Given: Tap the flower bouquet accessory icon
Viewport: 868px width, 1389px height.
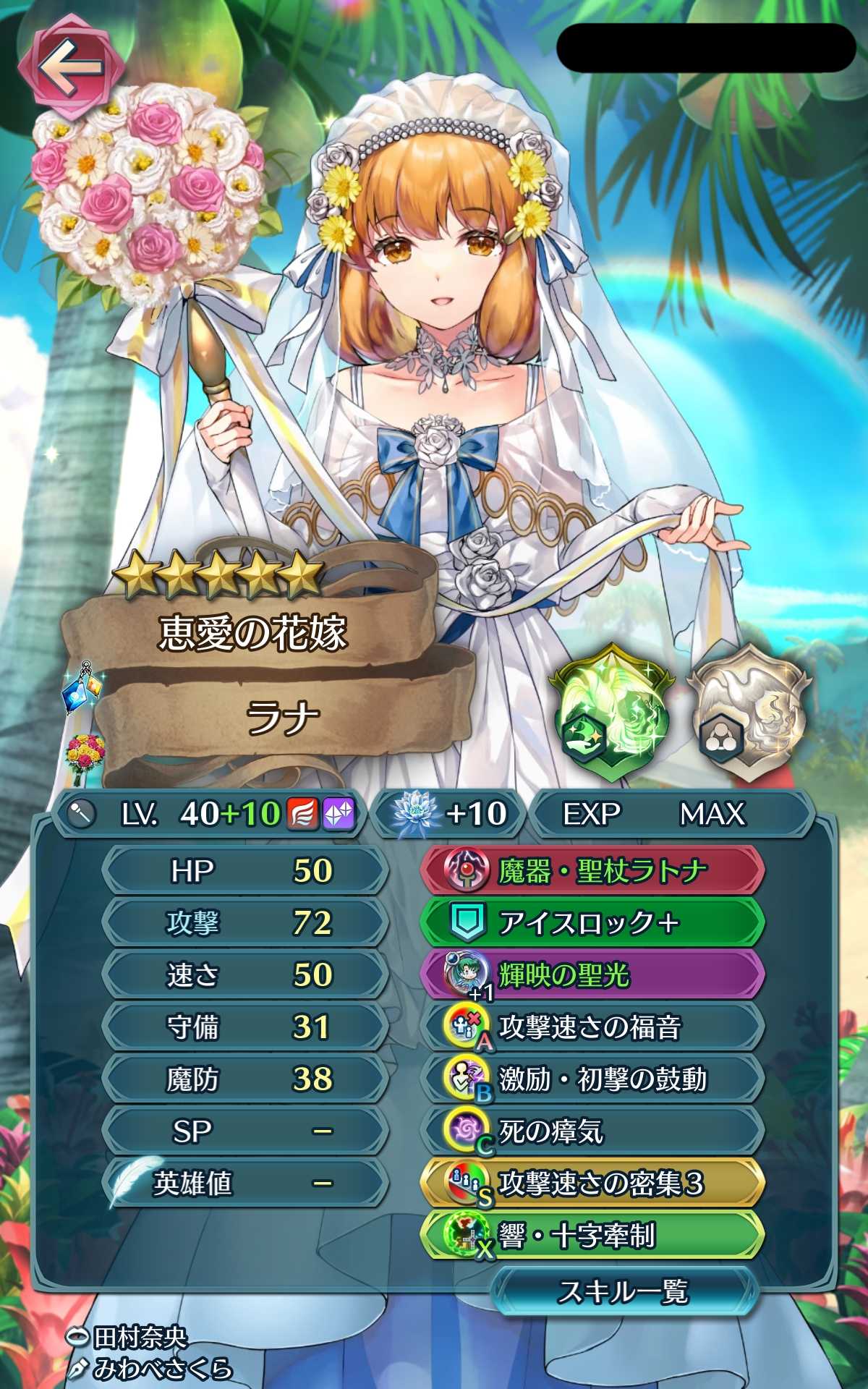Looking at the screenshot, I should tap(85, 758).
